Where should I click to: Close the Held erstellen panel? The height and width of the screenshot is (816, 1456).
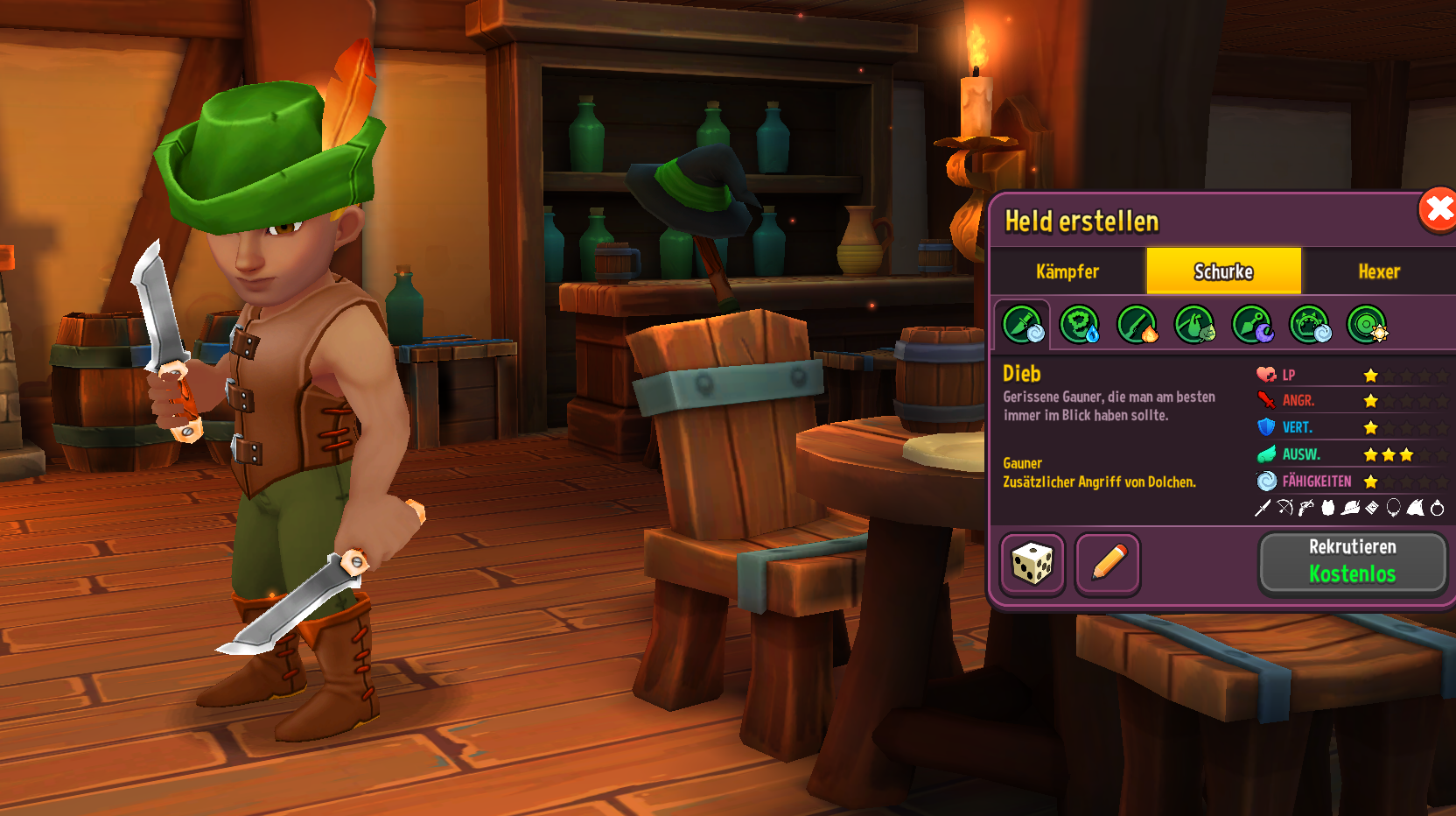pyautogui.click(x=1437, y=210)
